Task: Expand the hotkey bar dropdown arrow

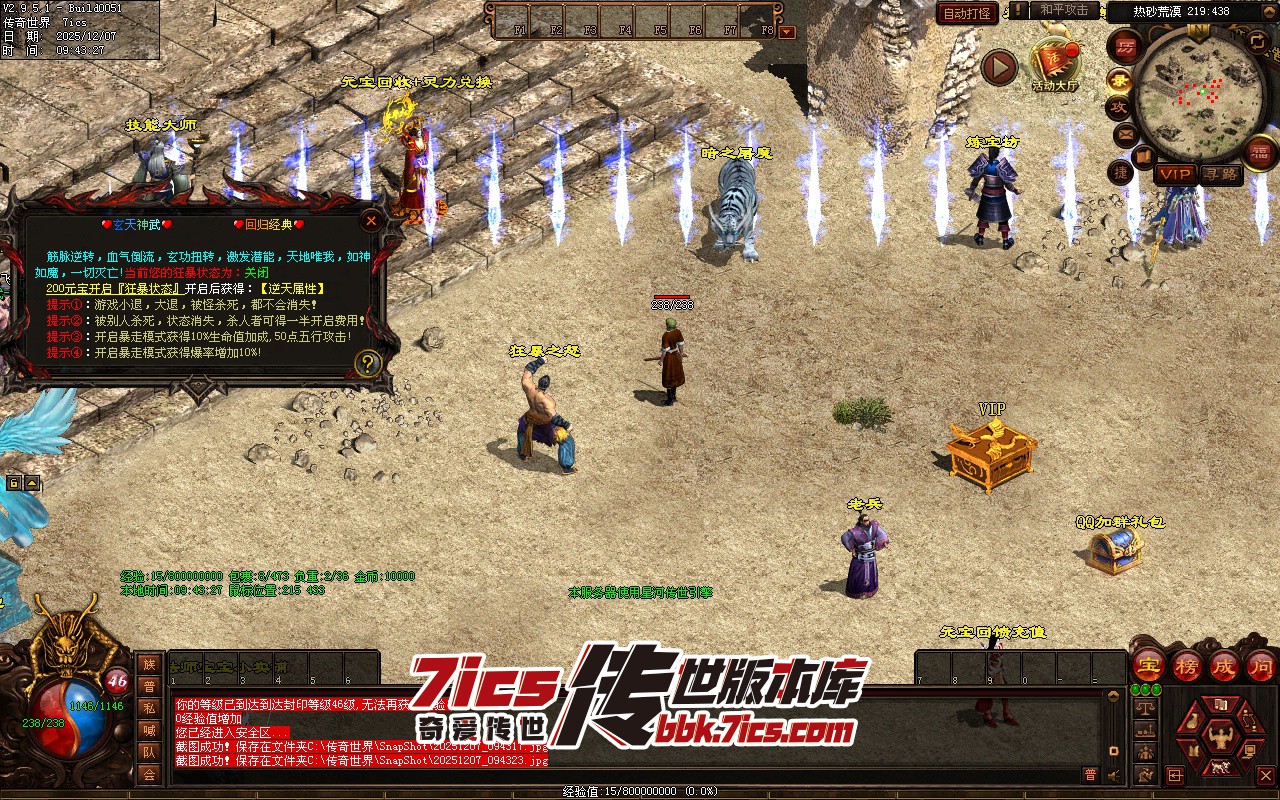Action: 787,31
